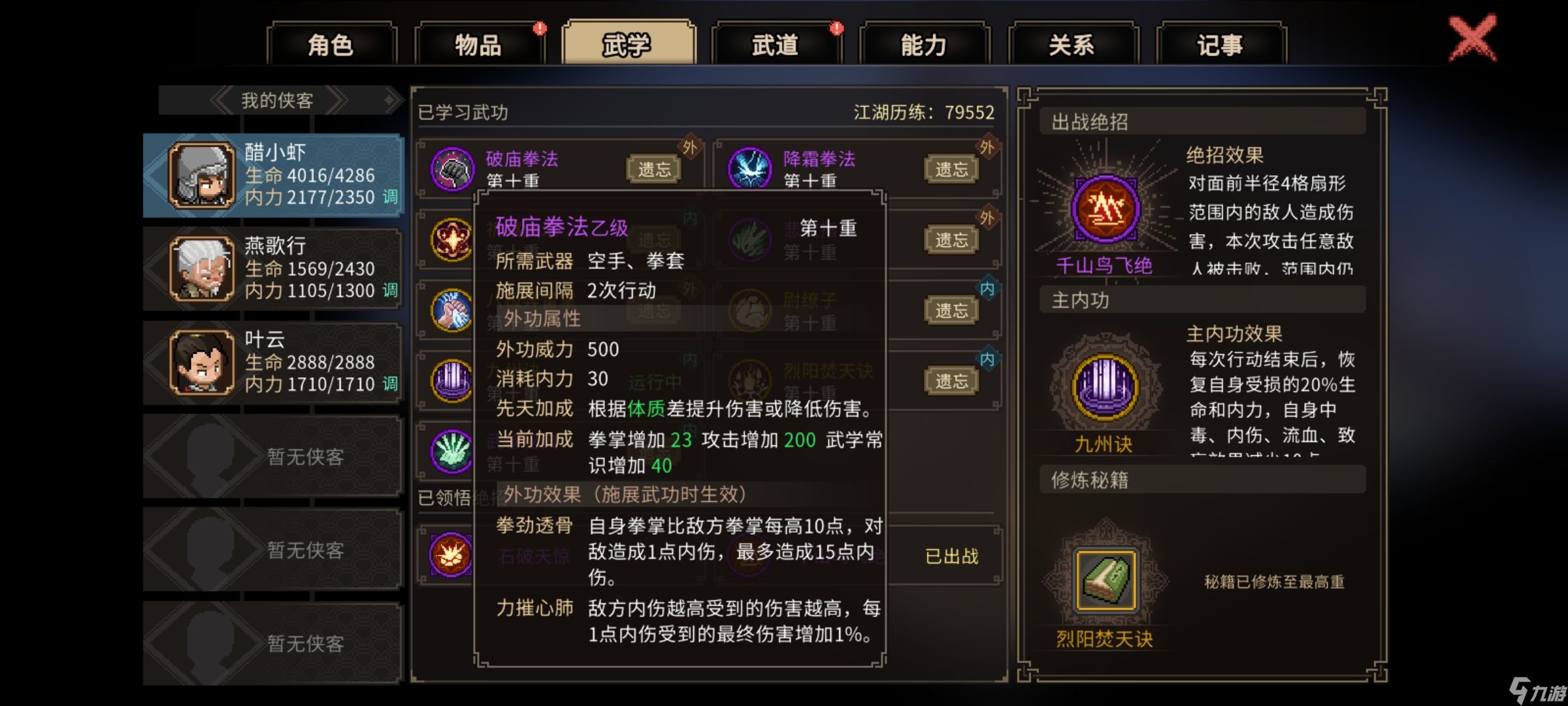Switch to the 武道 tab
The height and width of the screenshot is (706, 1568).
tap(775, 43)
